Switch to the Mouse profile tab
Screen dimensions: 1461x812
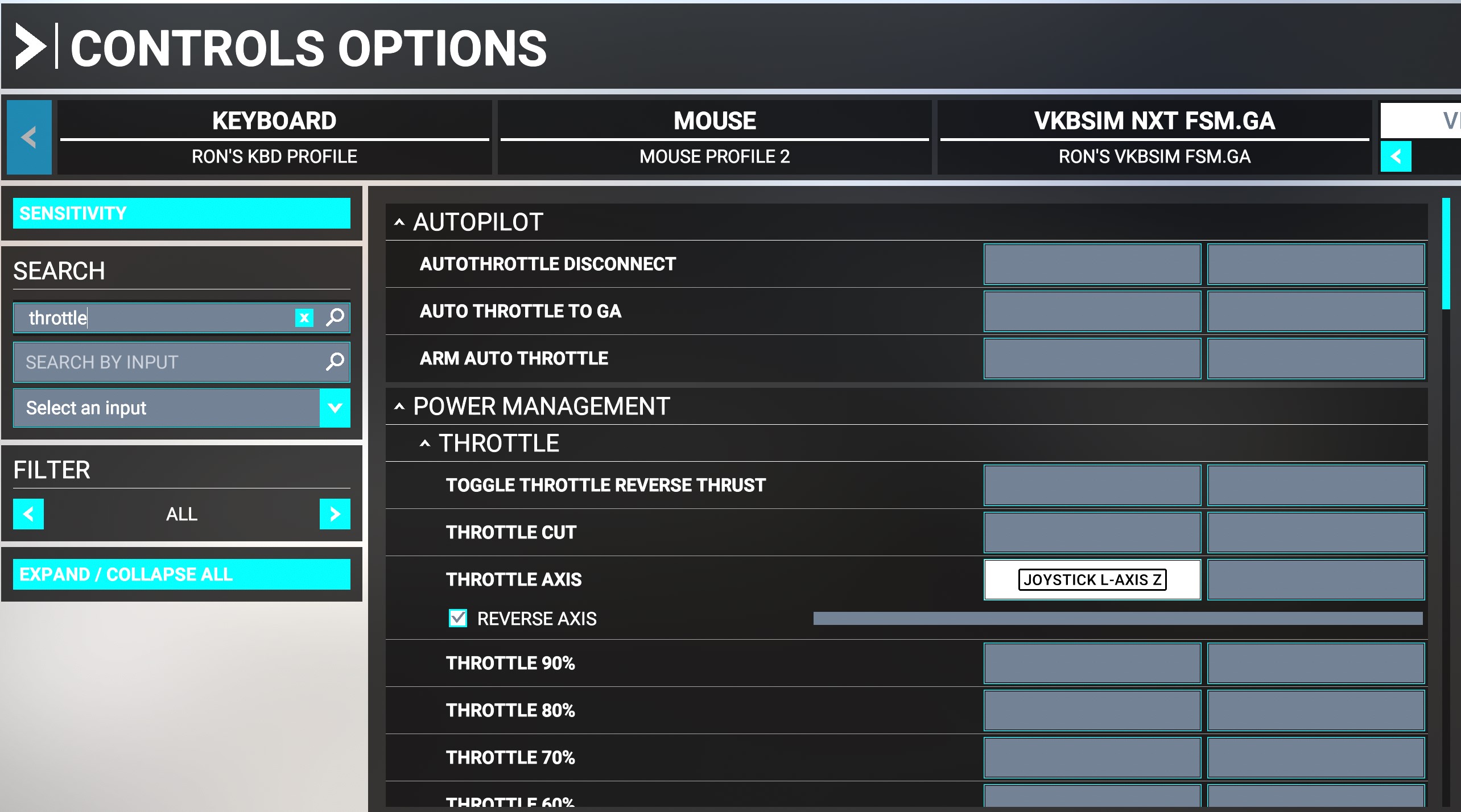click(714, 137)
